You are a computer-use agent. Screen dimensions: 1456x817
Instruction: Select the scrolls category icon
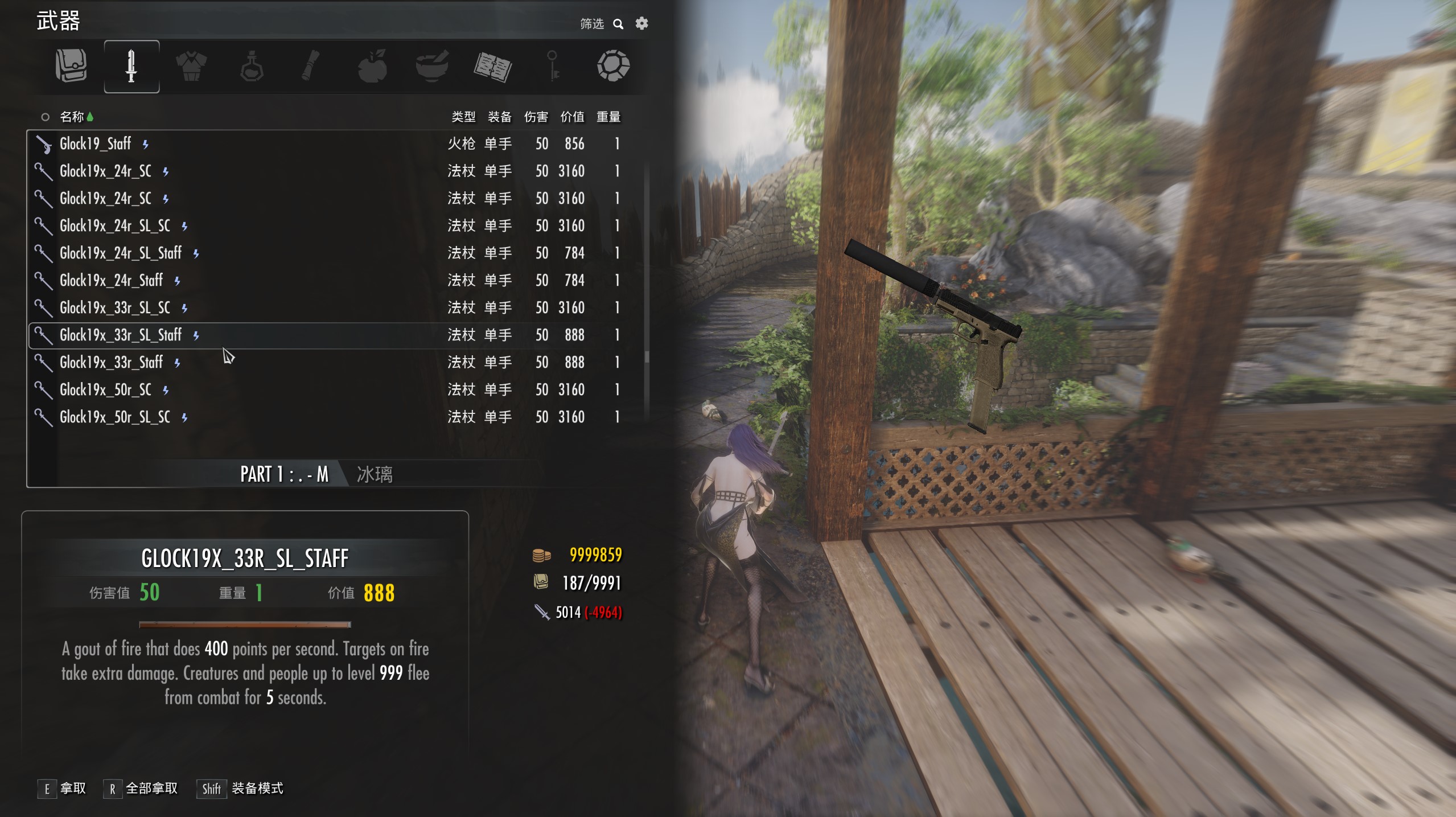tap(311, 66)
